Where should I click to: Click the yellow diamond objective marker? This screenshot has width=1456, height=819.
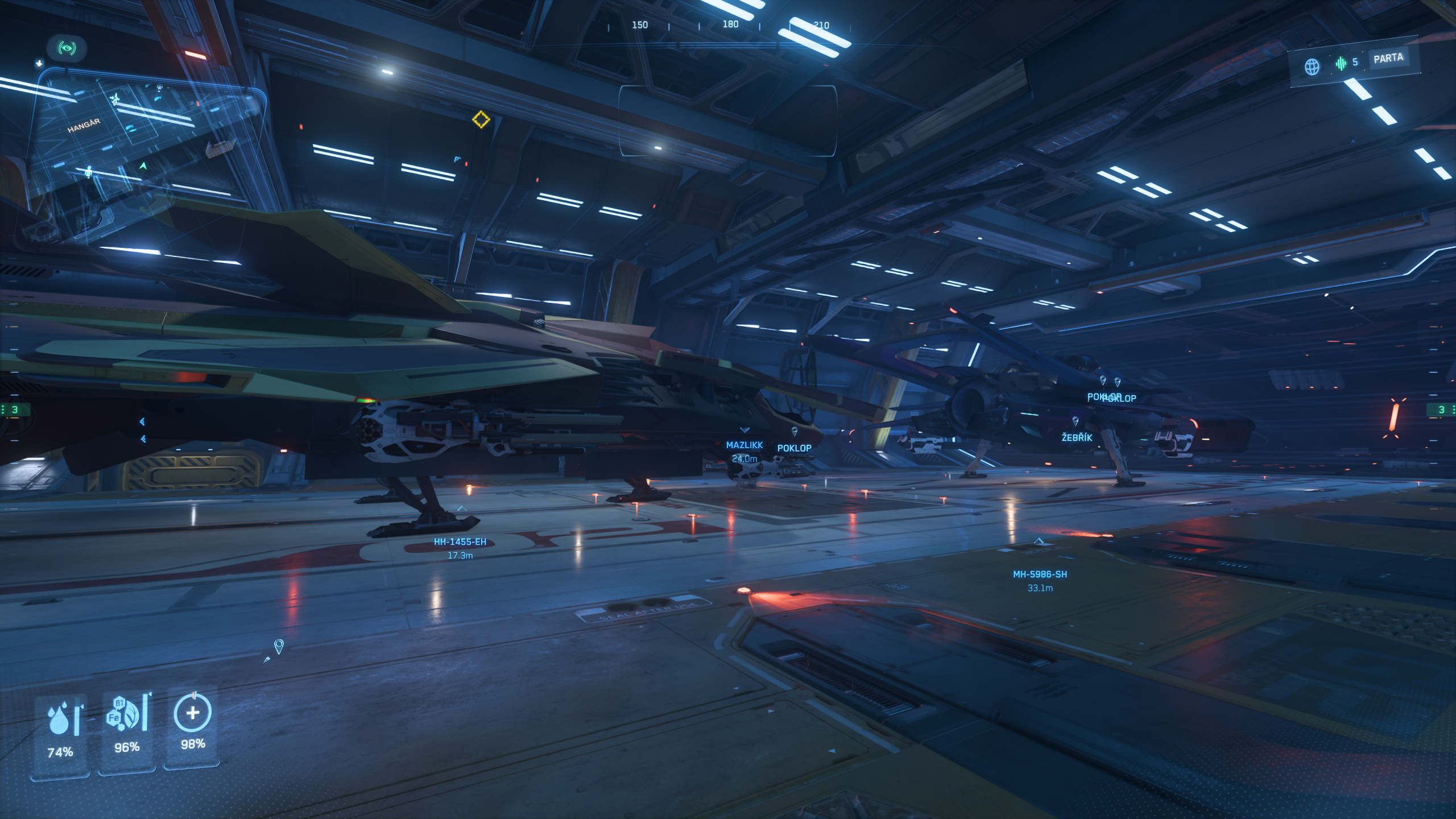coord(481,119)
